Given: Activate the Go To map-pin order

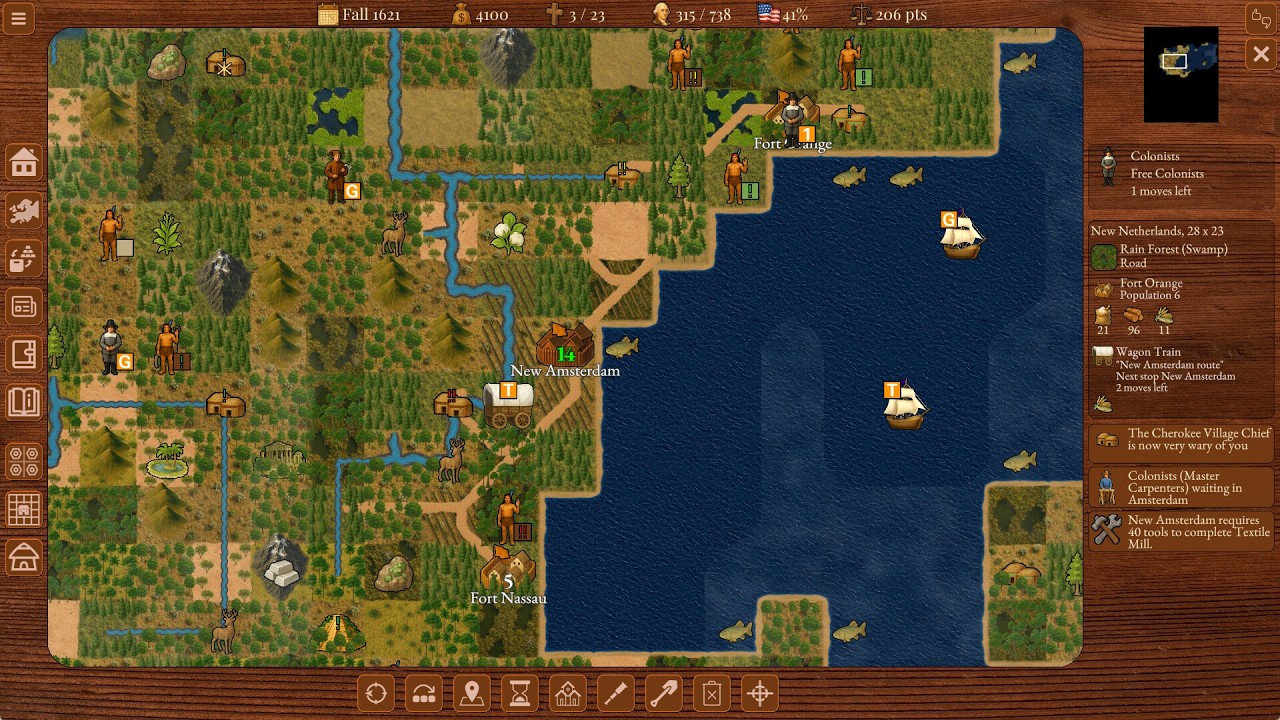Looking at the screenshot, I should (471, 692).
